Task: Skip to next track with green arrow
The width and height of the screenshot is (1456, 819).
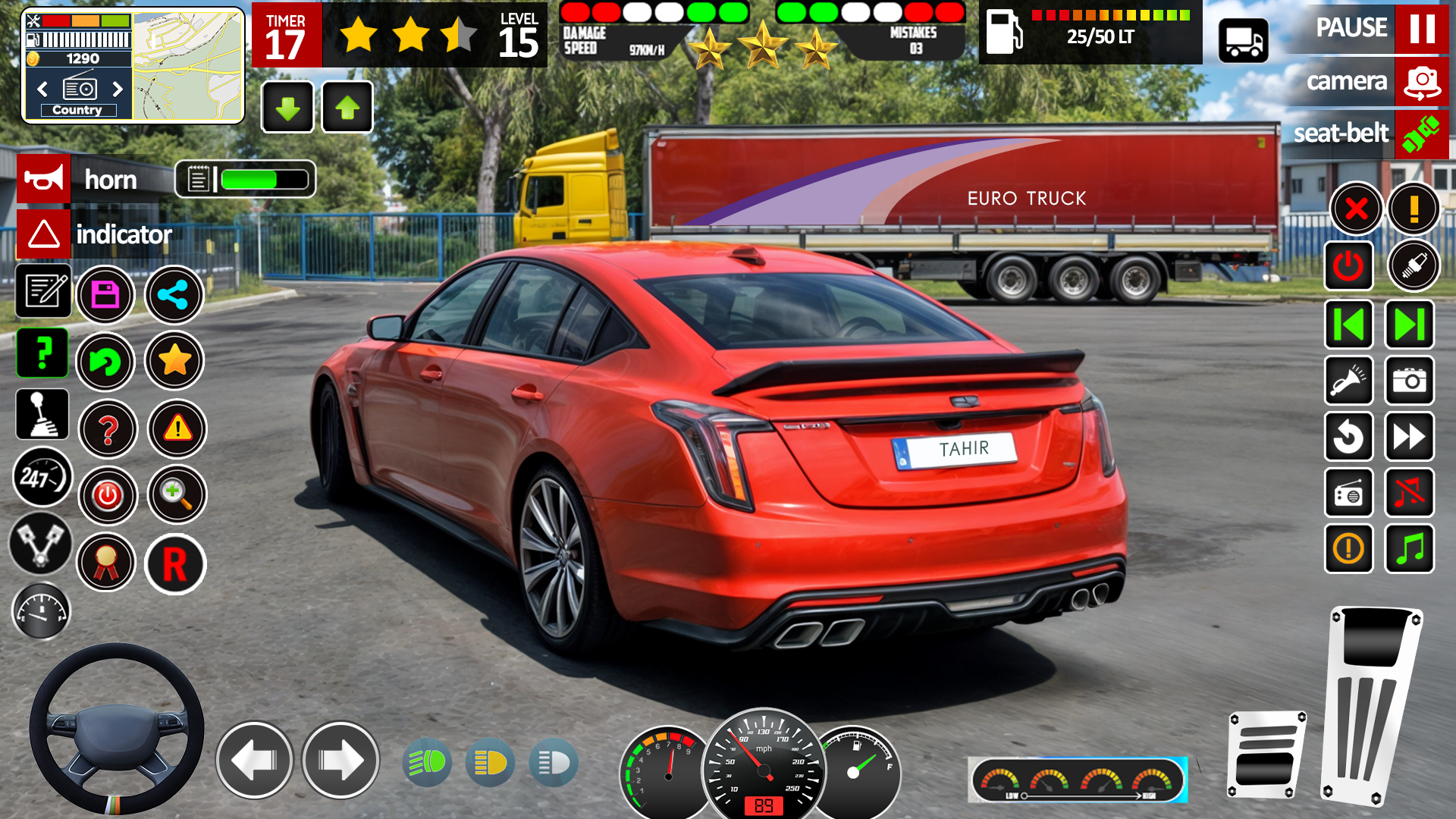Action: tap(1409, 324)
